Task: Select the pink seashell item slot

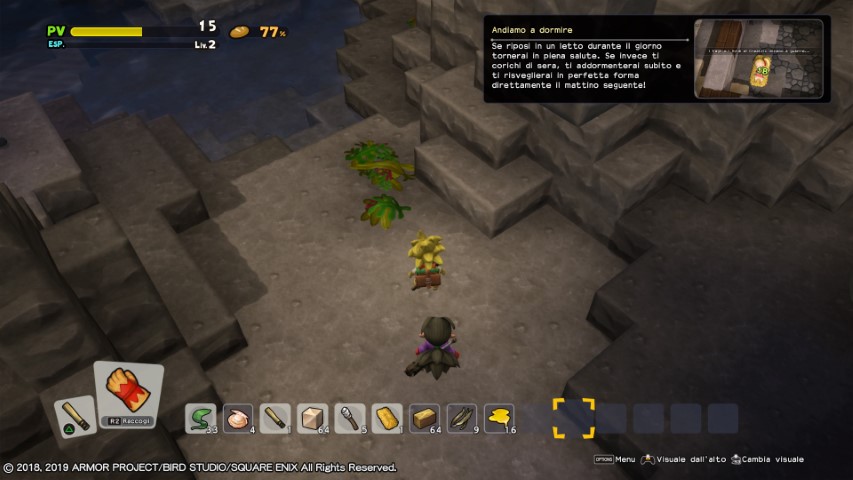Action: pos(238,417)
